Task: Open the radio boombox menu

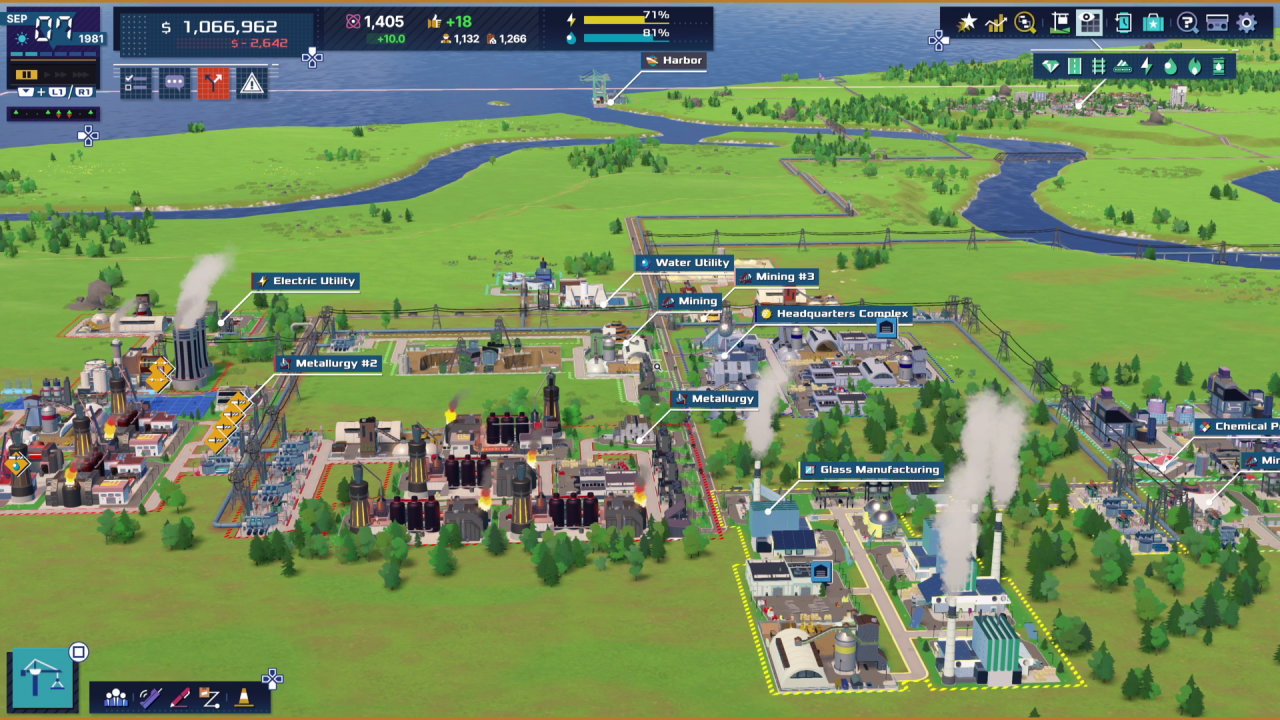Action: coord(1217,23)
